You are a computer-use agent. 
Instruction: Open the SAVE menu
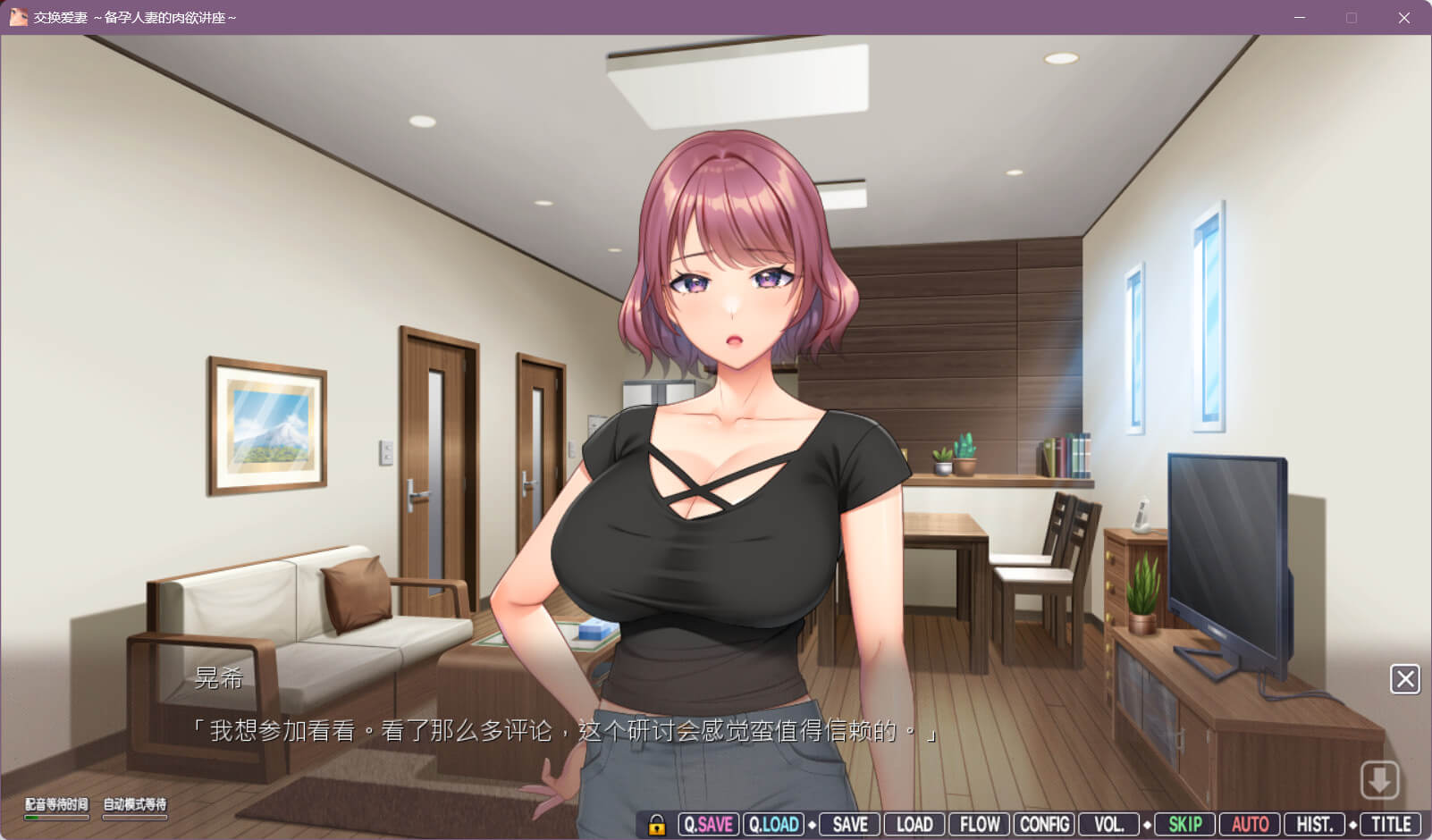click(850, 824)
